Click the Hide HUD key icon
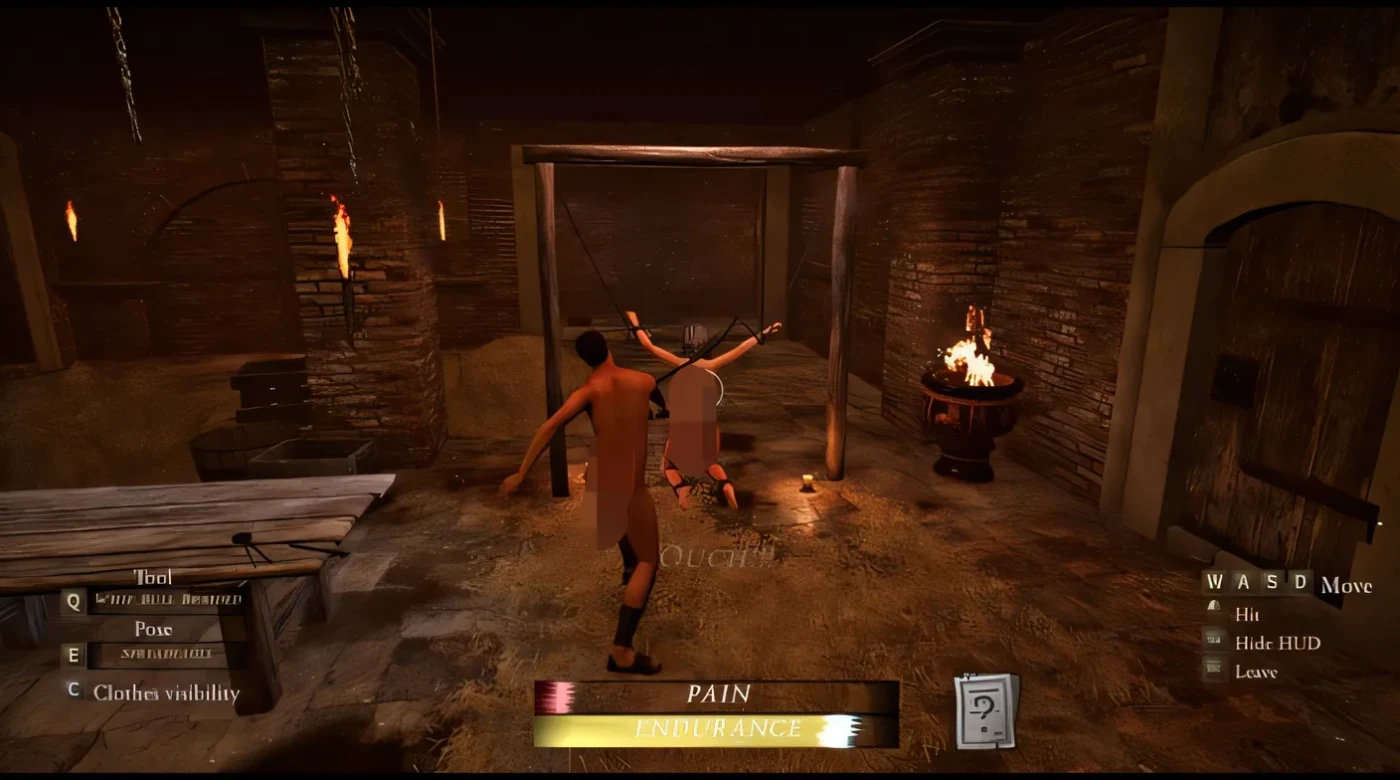The width and height of the screenshot is (1400, 780). pyautogui.click(x=1213, y=641)
